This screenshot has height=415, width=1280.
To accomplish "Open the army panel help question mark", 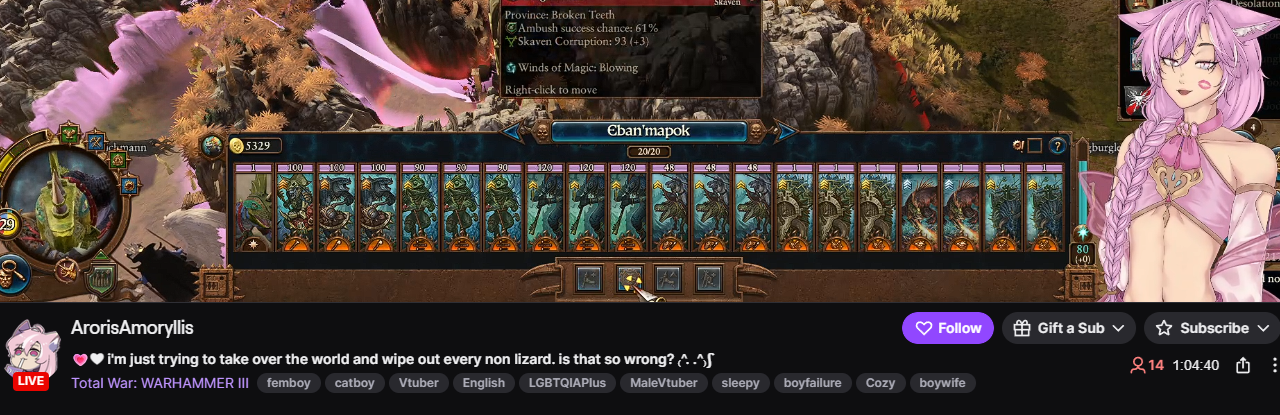I will (x=1057, y=146).
